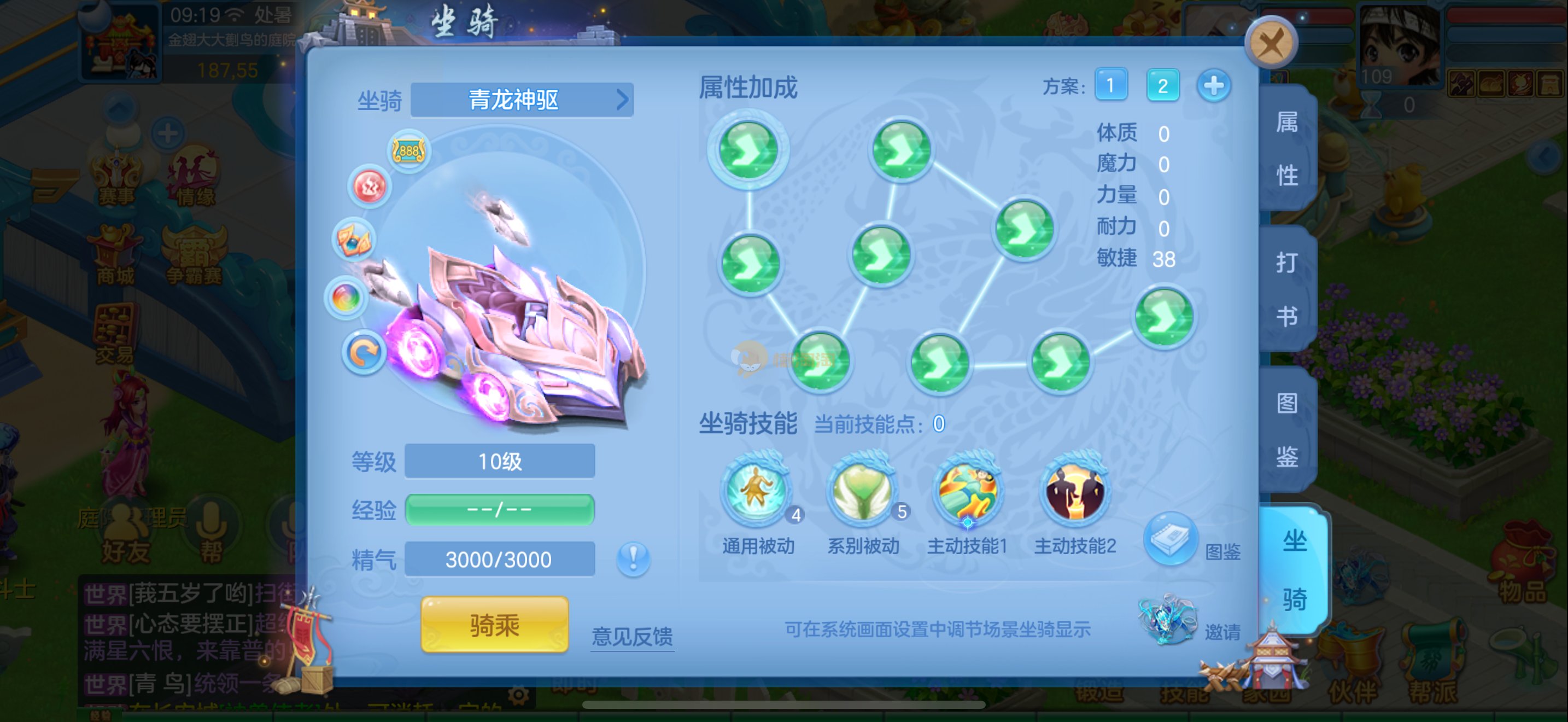Select the 通用被动 skill icon
Screen dimensions: 1568x722
pyautogui.click(x=756, y=491)
